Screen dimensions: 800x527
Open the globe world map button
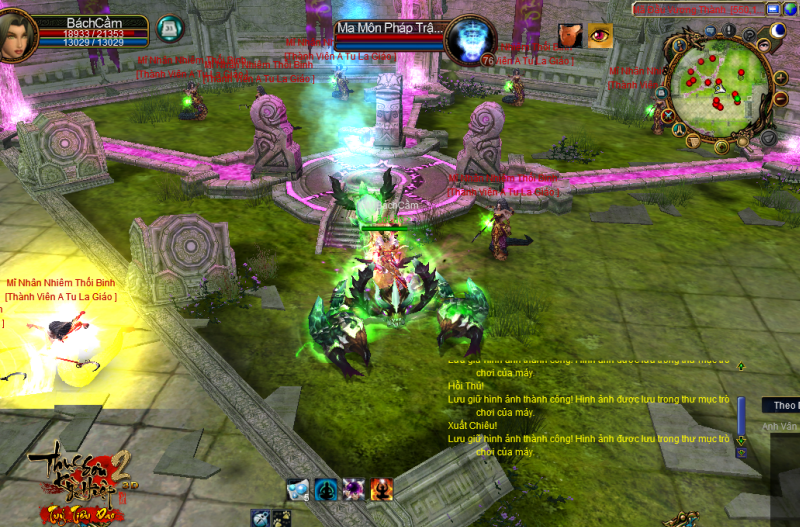coord(790,9)
